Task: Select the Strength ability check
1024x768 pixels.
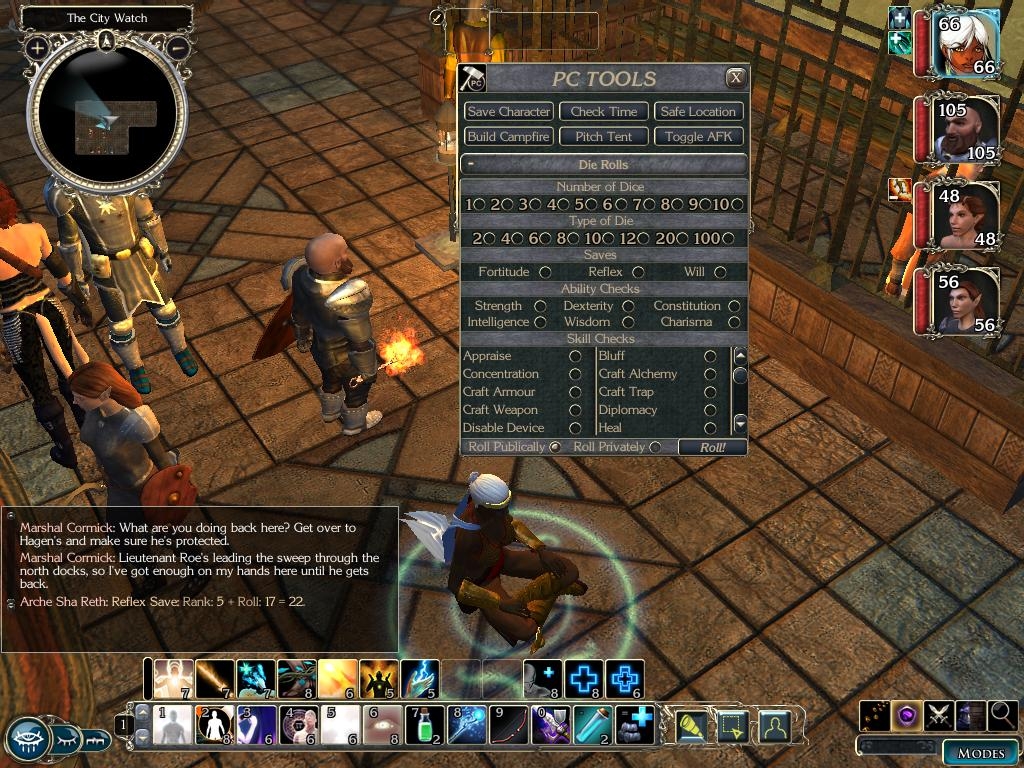Action: coord(540,306)
